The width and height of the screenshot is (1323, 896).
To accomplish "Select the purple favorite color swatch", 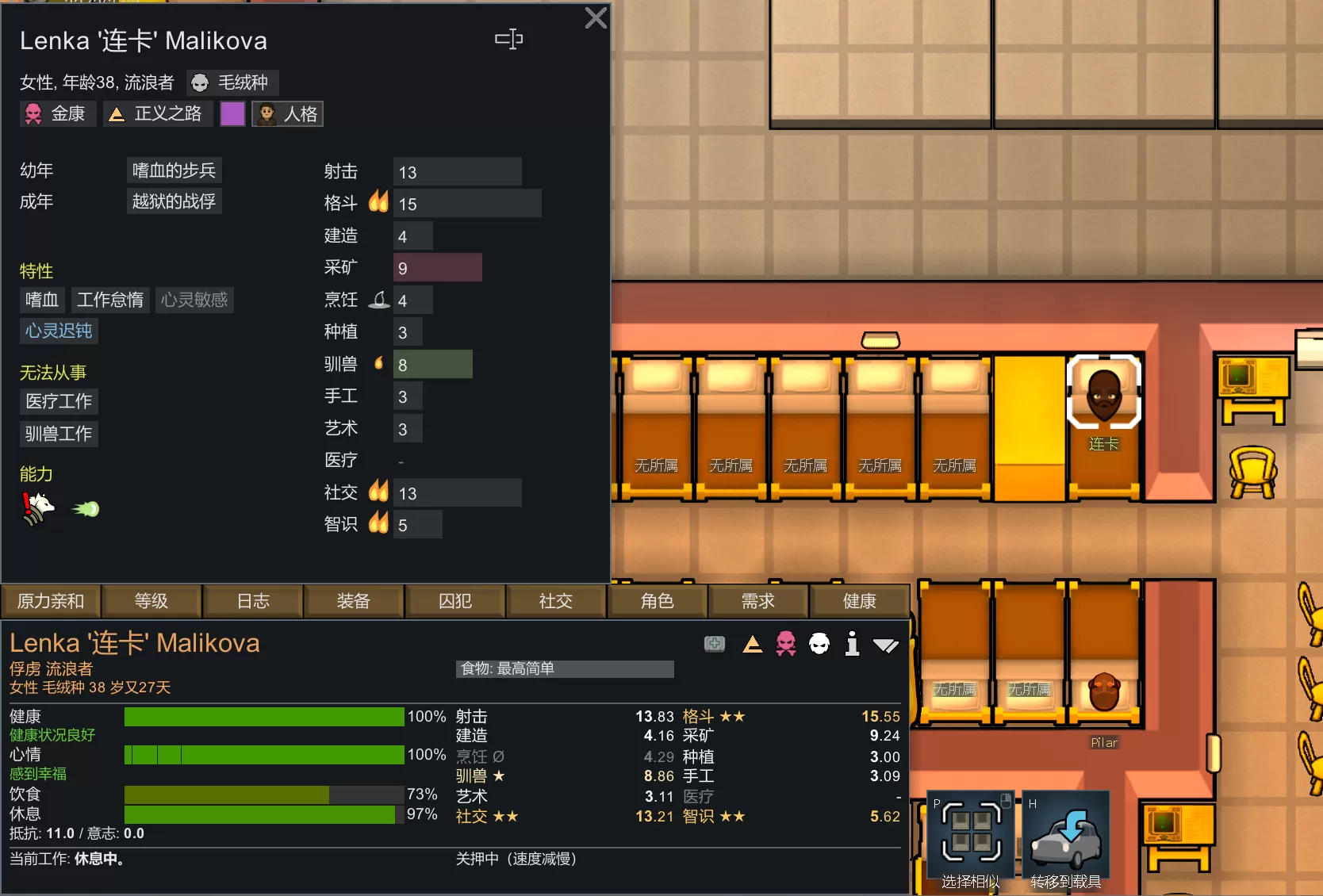I will click(x=232, y=114).
